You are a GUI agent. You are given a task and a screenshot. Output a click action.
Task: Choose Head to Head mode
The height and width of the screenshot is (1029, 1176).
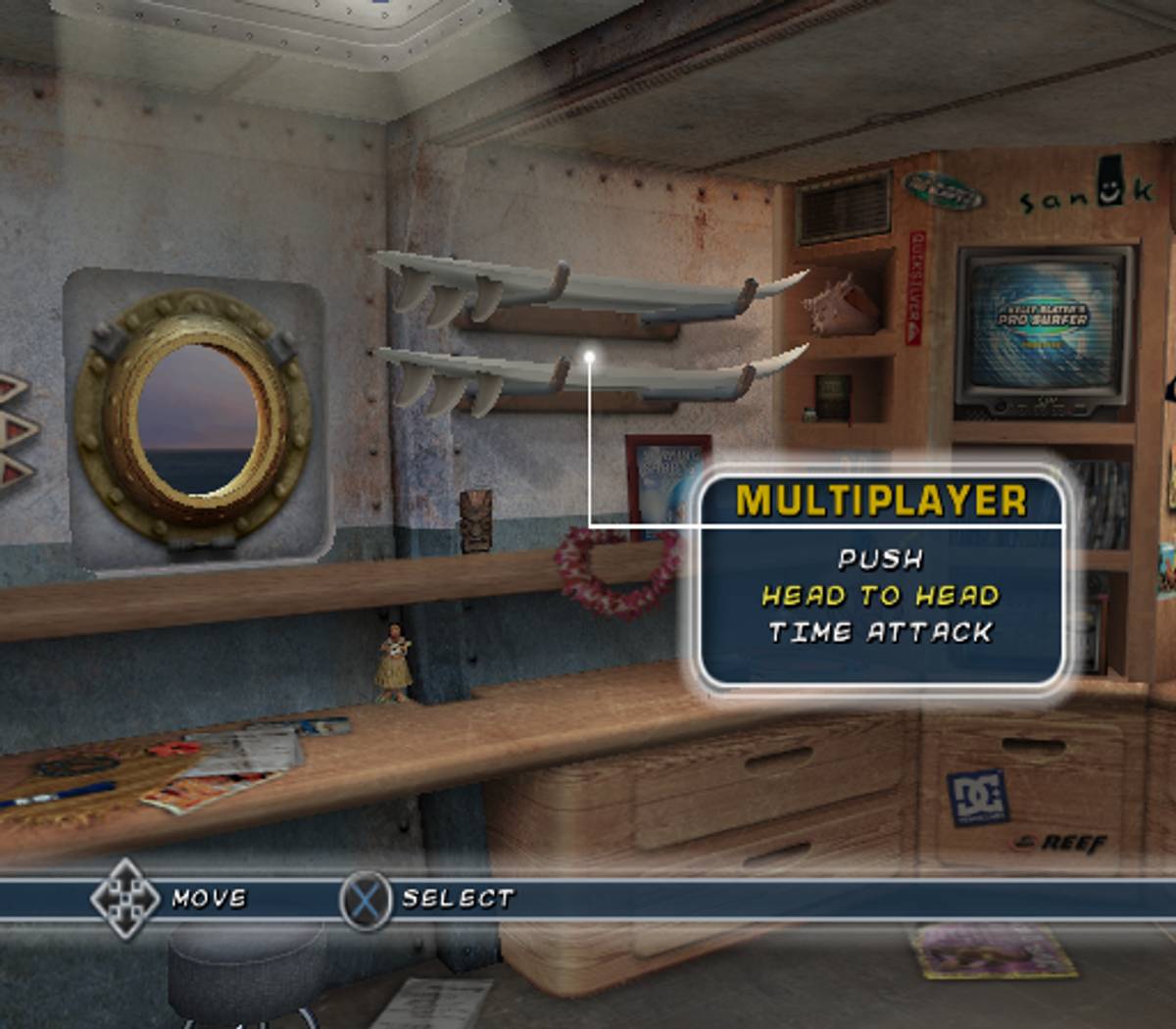pyautogui.click(x=880, y=596)
